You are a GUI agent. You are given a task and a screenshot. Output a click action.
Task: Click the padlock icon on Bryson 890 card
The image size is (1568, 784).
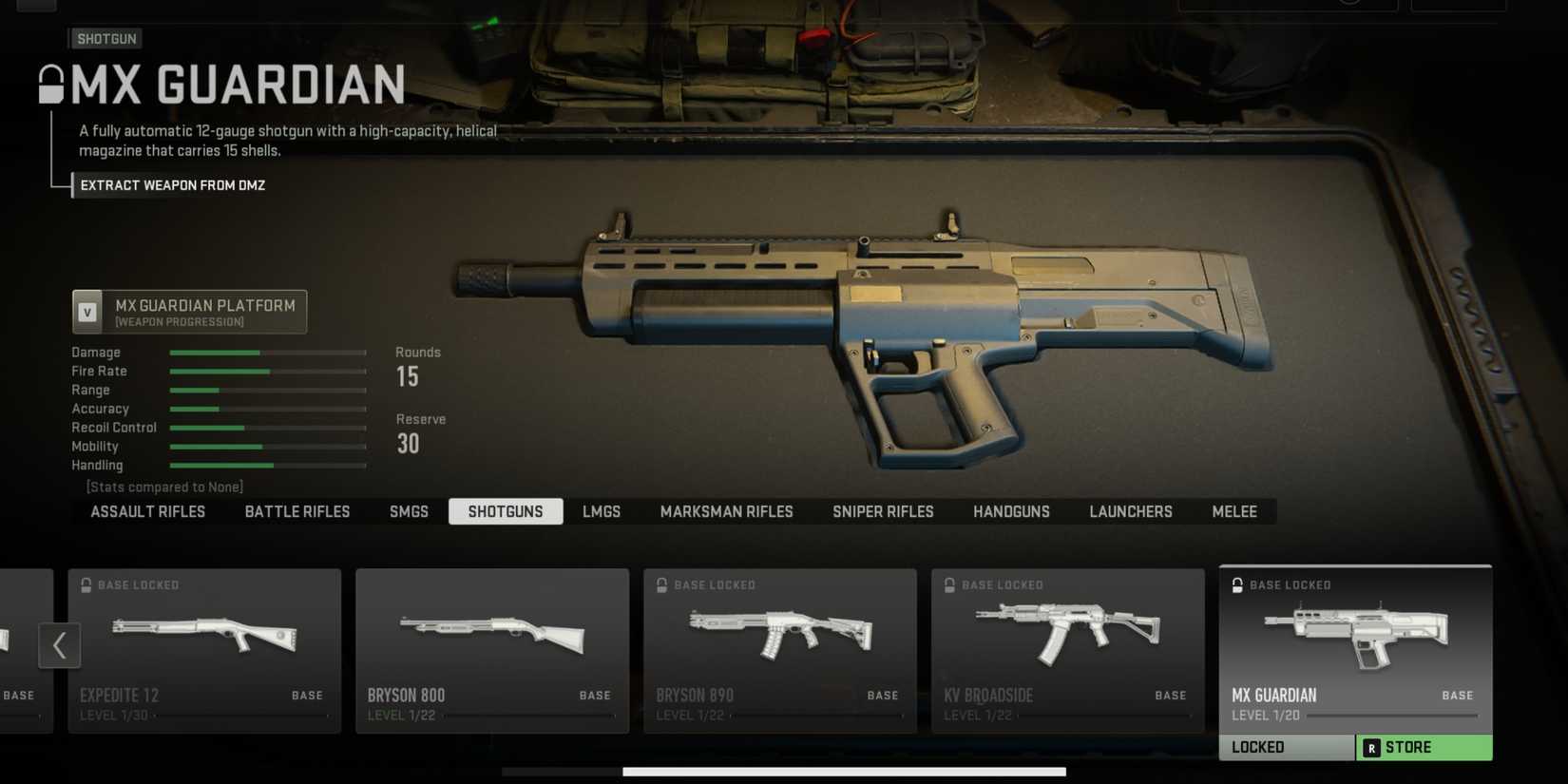pyautogui.click(x=661, y=584)
